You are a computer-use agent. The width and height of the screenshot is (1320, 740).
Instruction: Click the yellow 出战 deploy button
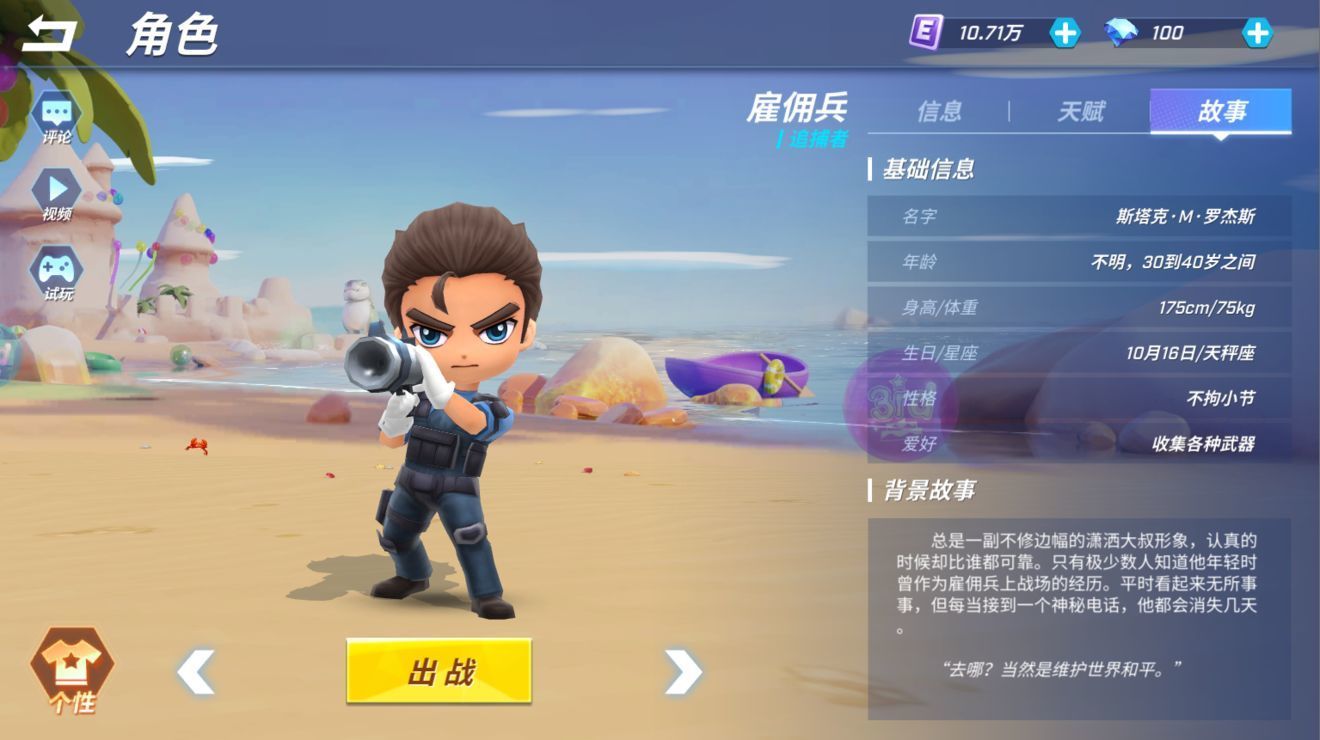pyautogui.click(x=439, y=671)
